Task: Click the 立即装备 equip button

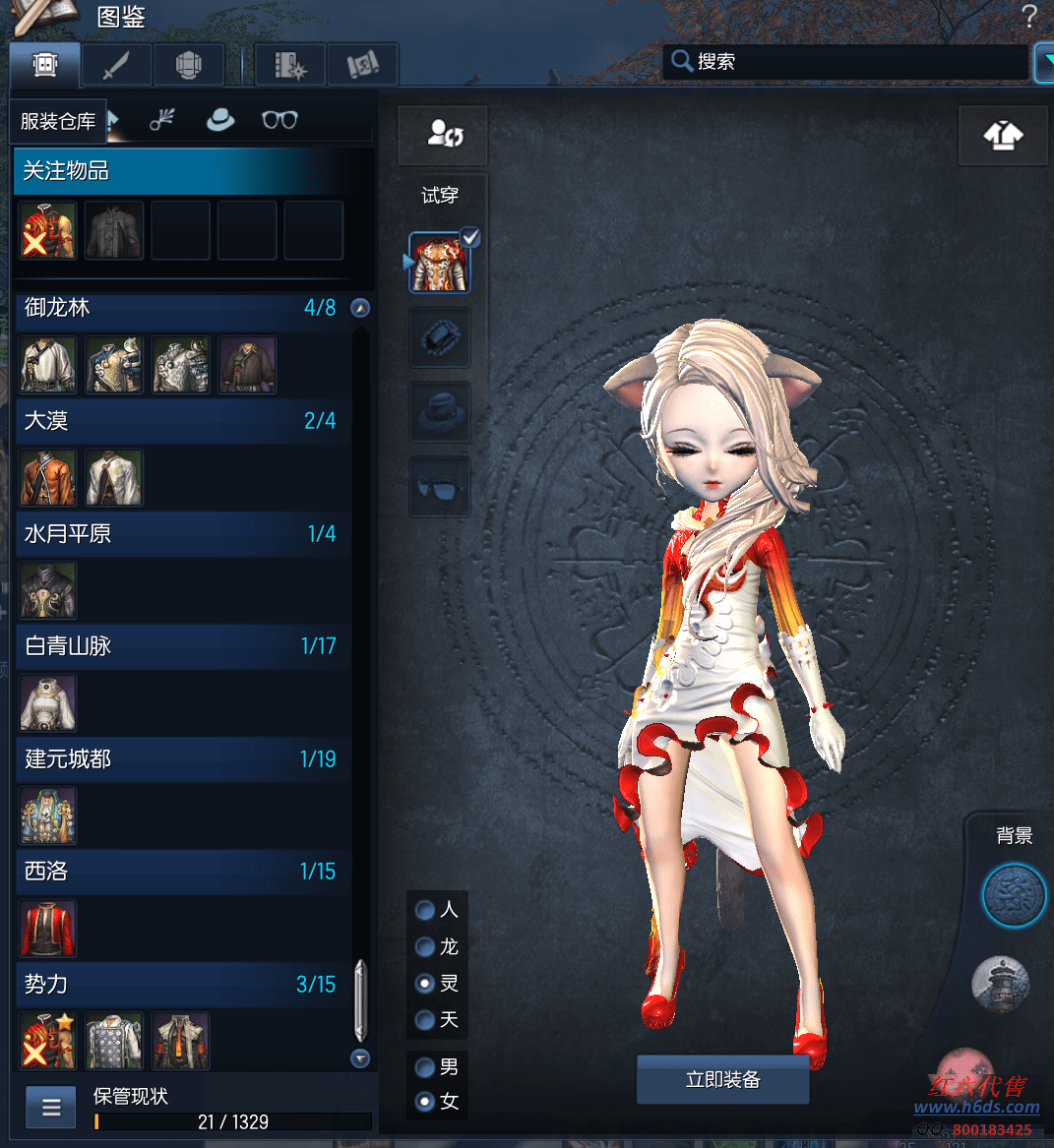Action: click(x=722, y=1080)
